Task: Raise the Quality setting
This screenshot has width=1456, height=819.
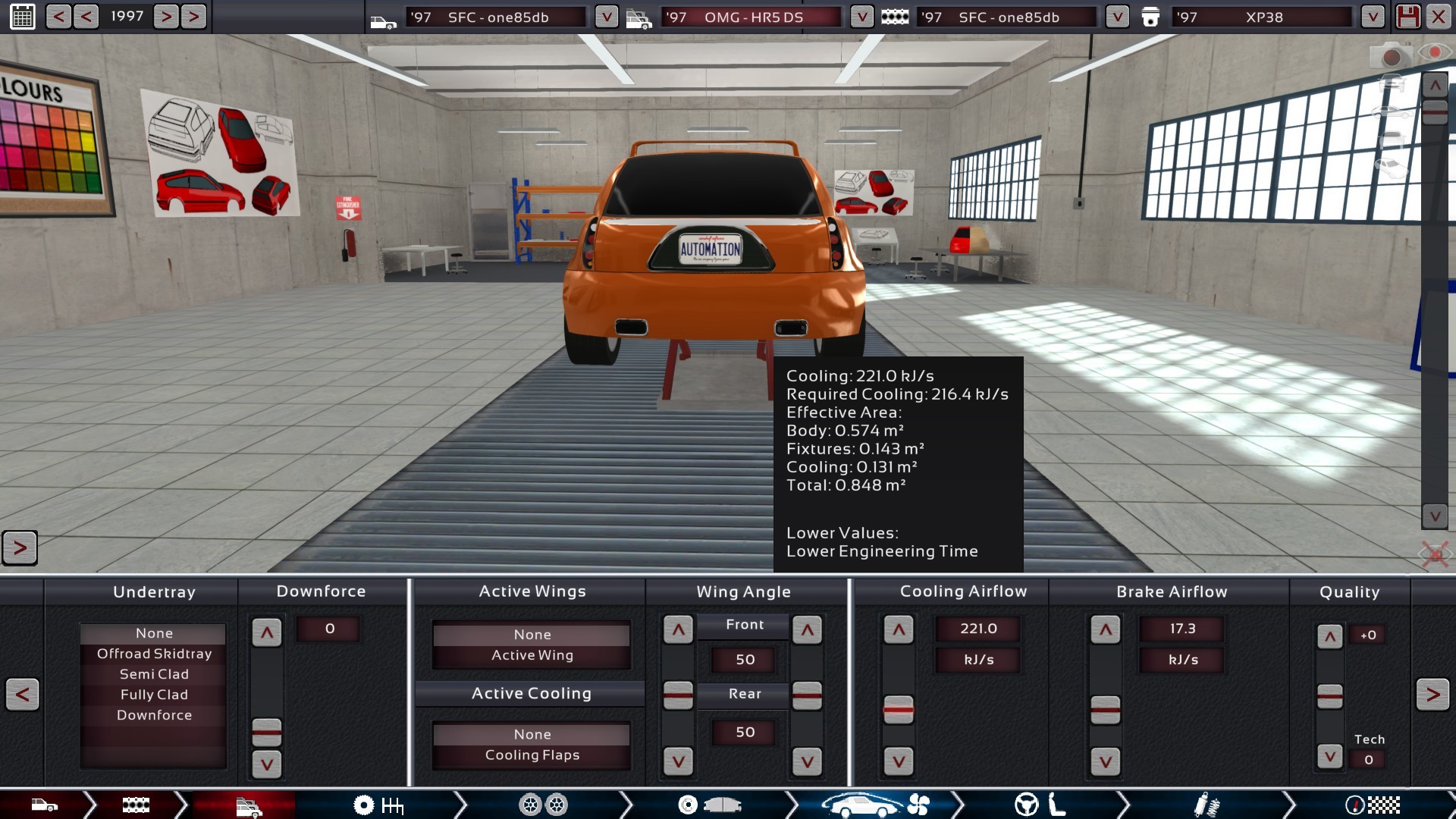Action: 1329,637
